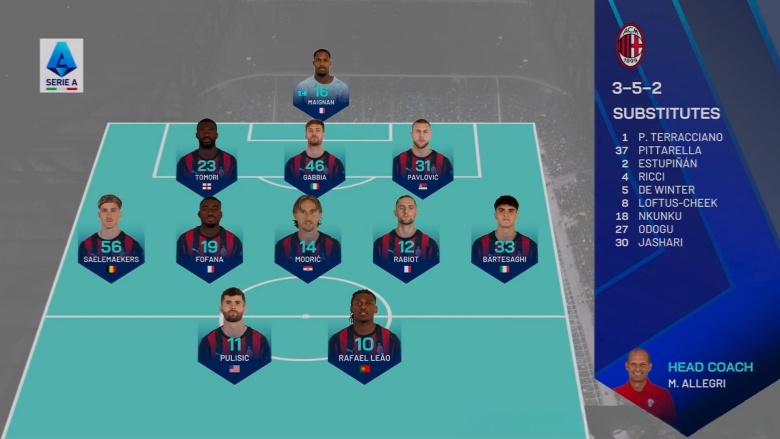Select goalkeeper Maignan's player card

[321, 91]
